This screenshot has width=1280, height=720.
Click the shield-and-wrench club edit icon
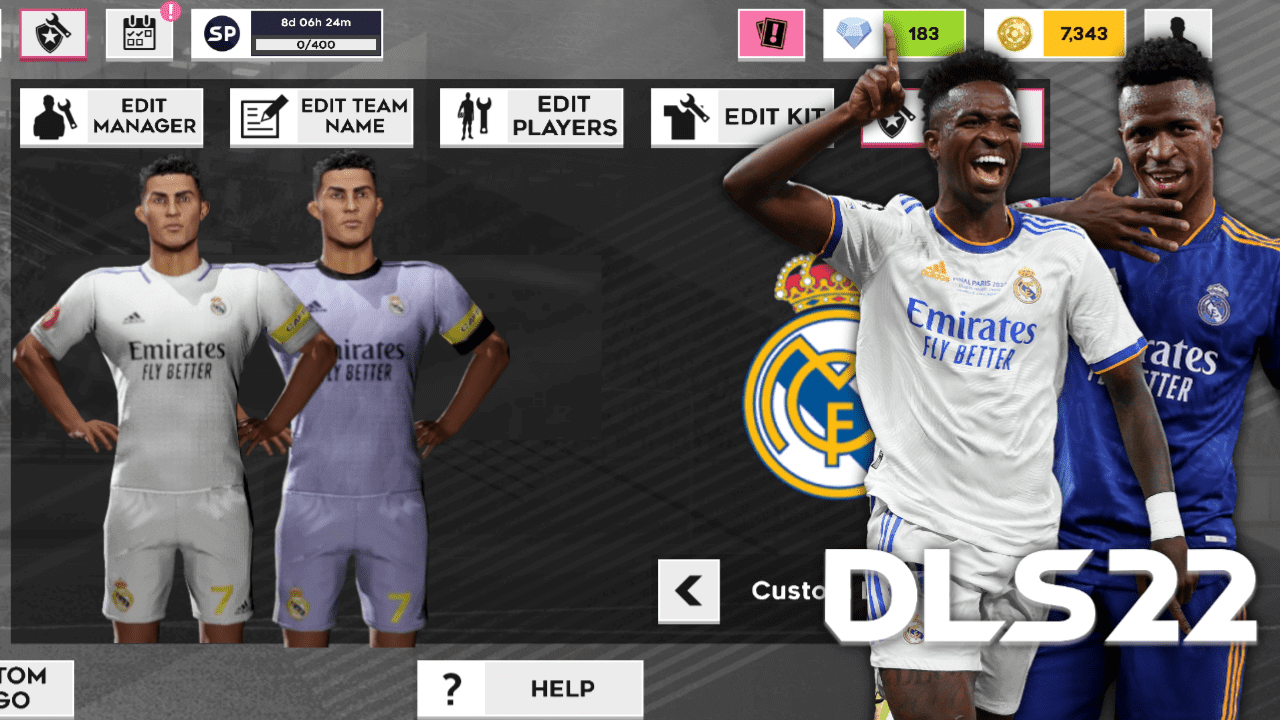(52, 33)
